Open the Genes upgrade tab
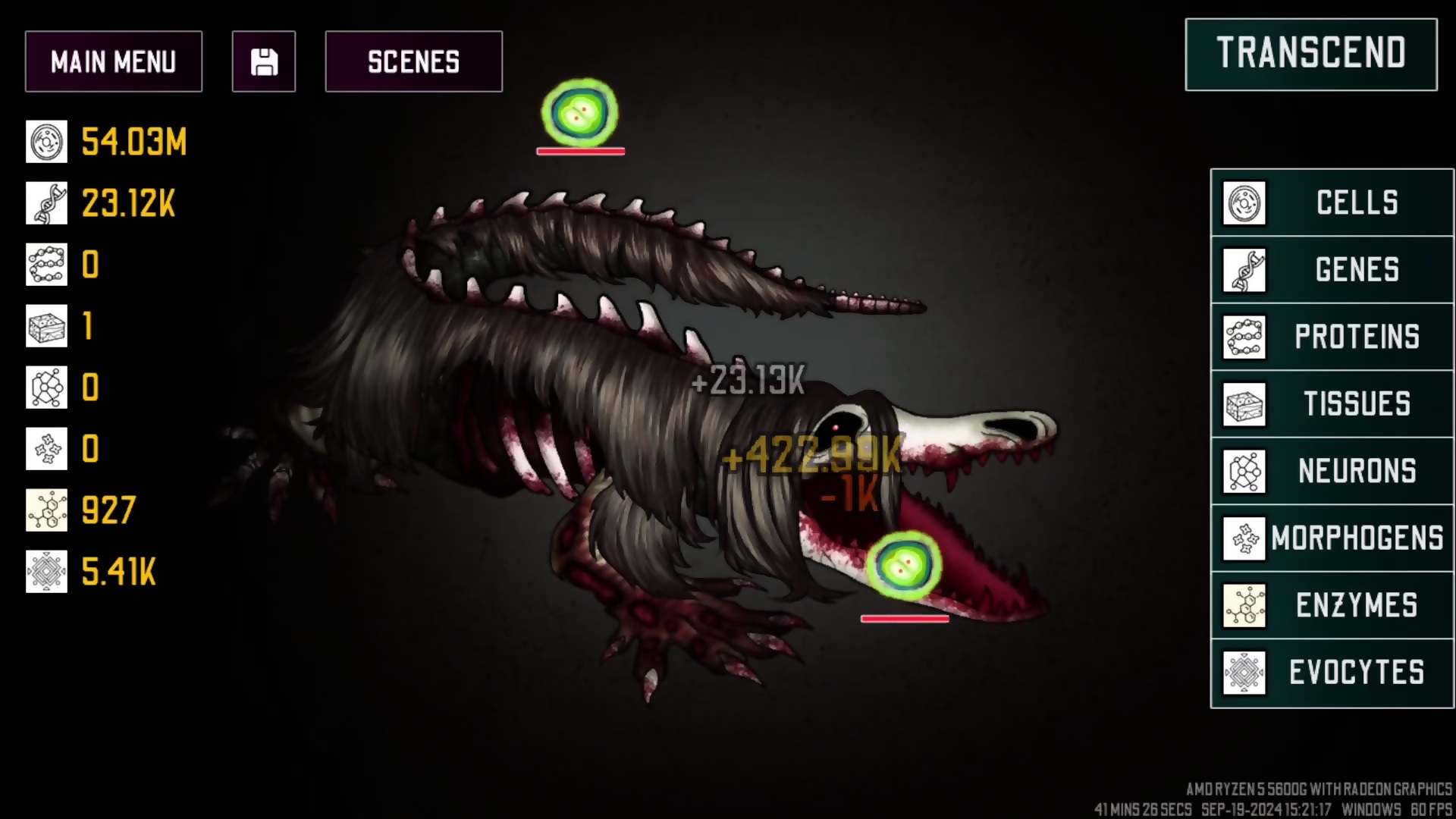1456x819 pixels. (x=1332, y=270)
